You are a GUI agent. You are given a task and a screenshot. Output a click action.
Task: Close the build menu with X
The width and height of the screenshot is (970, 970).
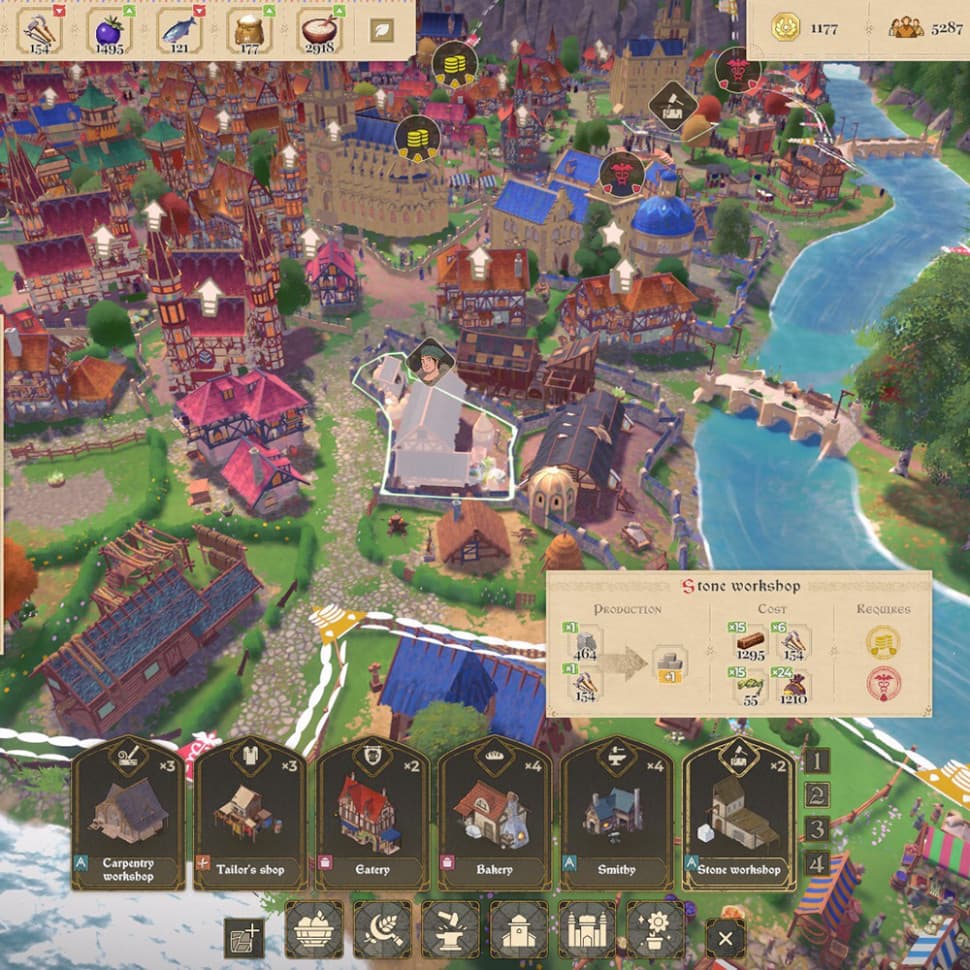coord(725,939)
